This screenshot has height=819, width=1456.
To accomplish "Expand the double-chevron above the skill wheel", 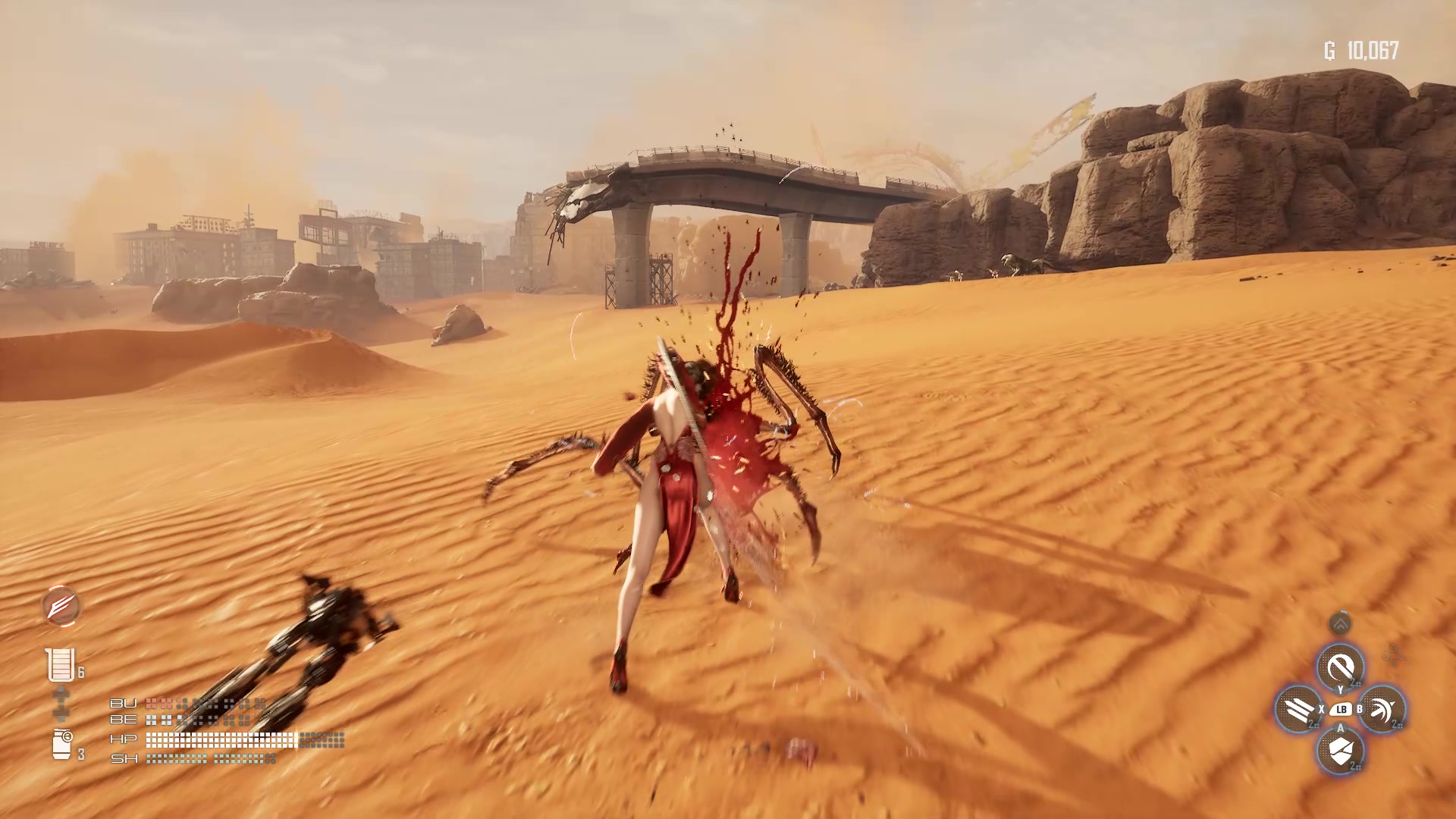I will pos(1341,625).
